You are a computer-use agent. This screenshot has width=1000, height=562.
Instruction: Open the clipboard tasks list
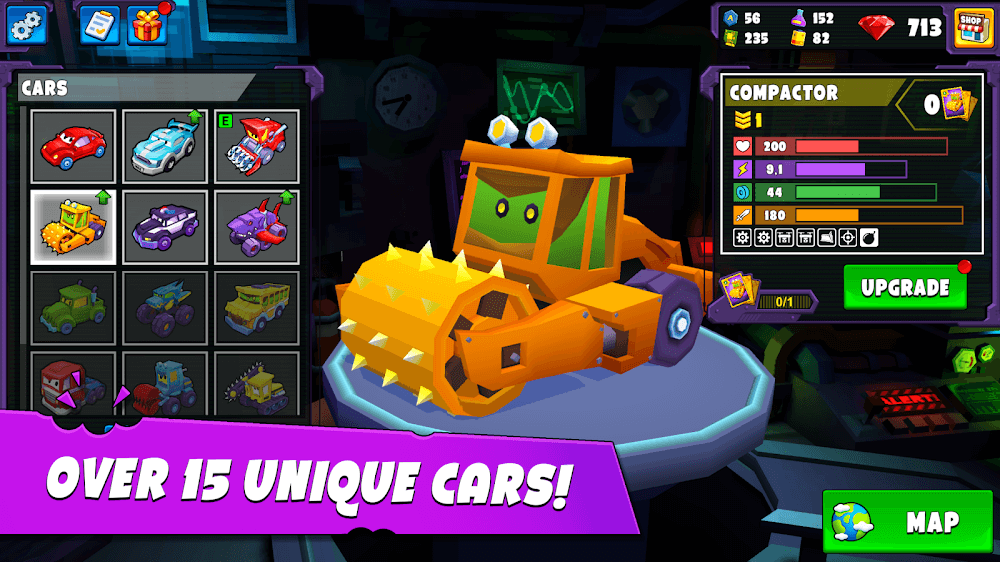tap(99, 25)
